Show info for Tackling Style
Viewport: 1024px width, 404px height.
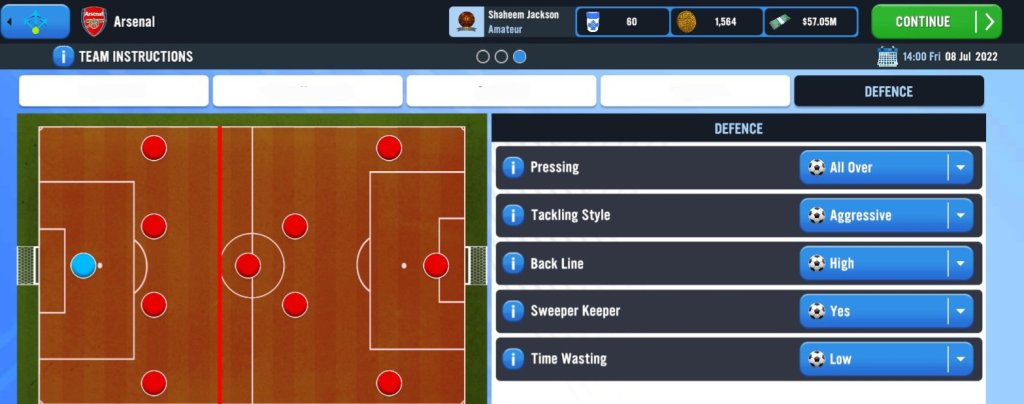tap(512, 215)
